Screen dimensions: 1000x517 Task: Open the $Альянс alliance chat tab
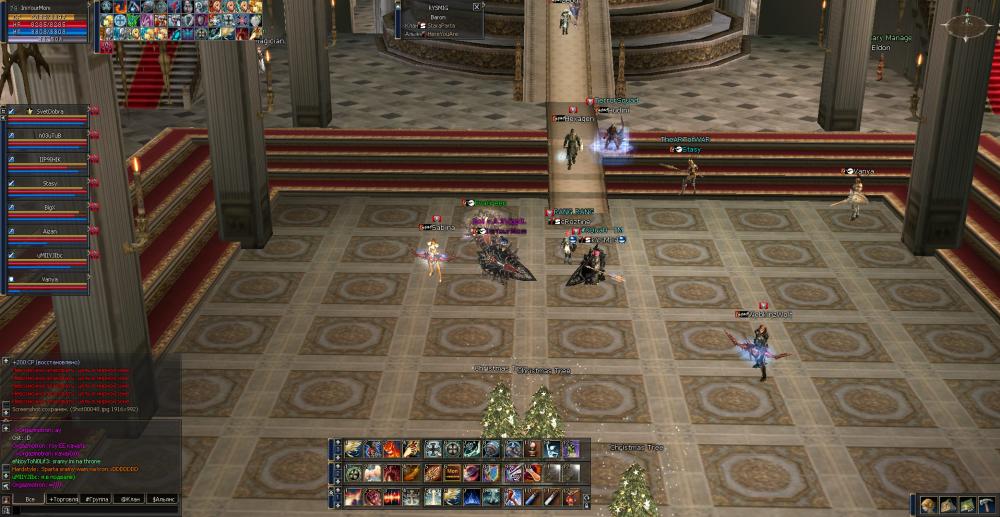click(162, 498)
